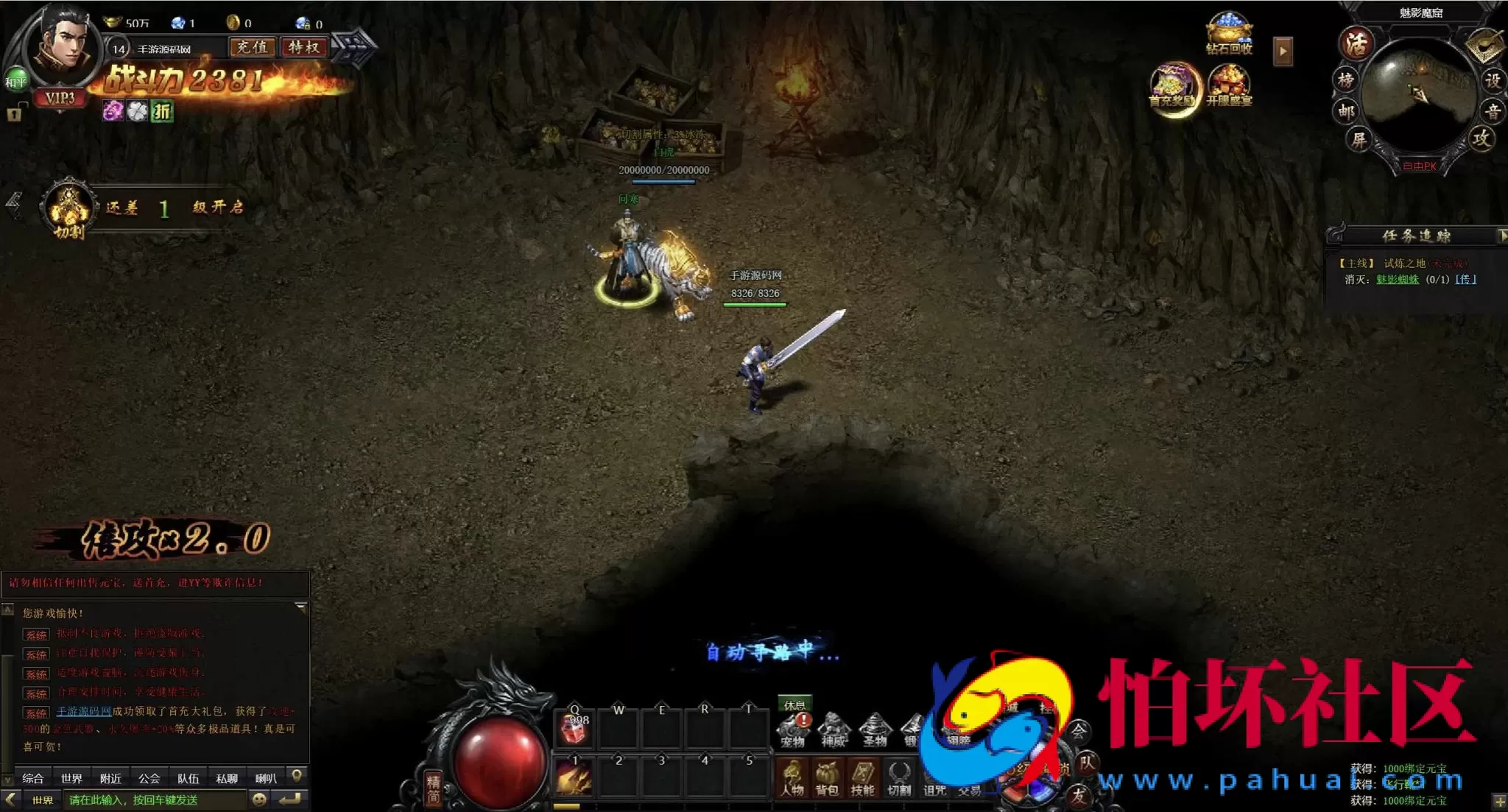Open the chat emoji smiley picker

click(x=259, y=799)
